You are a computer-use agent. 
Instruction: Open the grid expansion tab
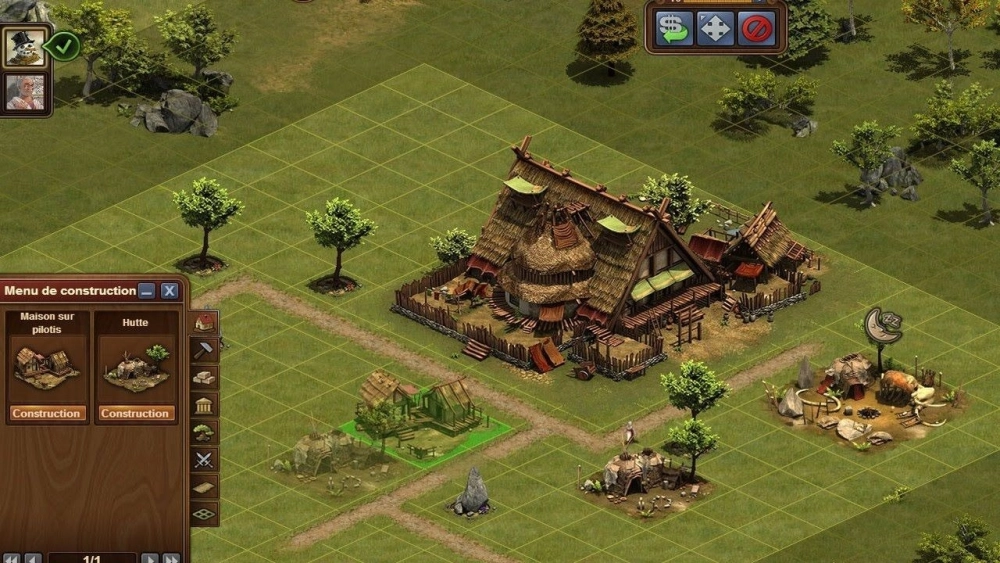(204, 514)
